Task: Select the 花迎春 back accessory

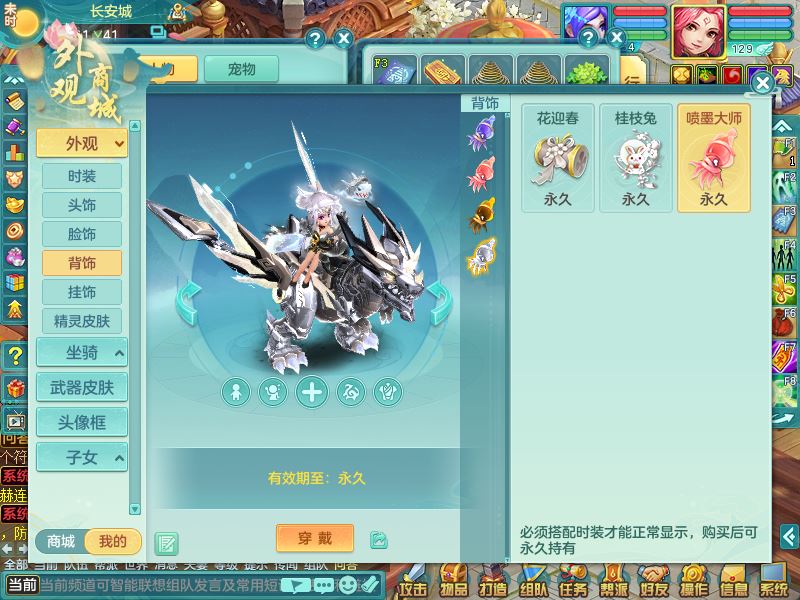Action: coord(558,158)
